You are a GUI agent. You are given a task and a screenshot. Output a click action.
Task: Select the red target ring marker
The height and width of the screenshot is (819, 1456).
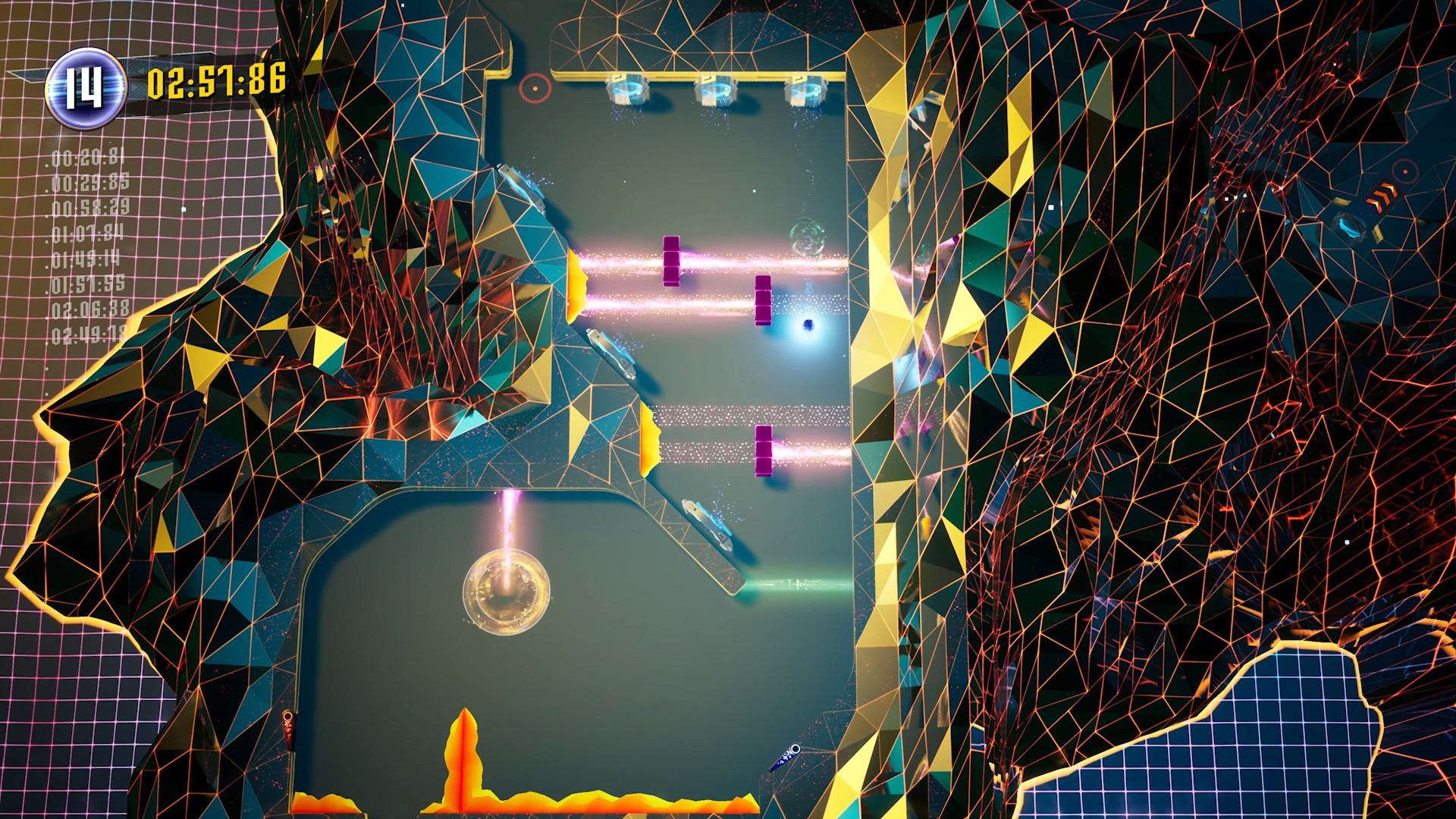point(537,88)
